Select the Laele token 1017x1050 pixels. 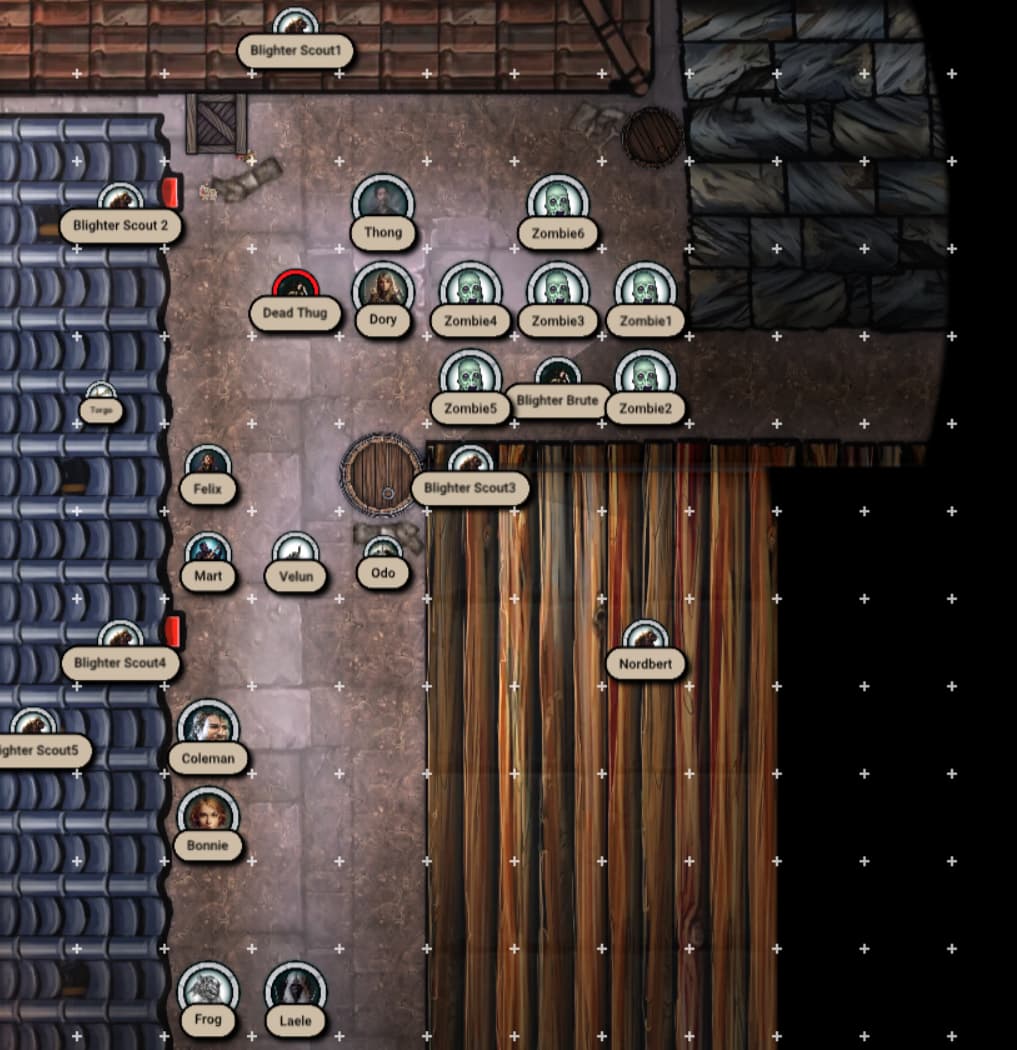coord(295,990)
